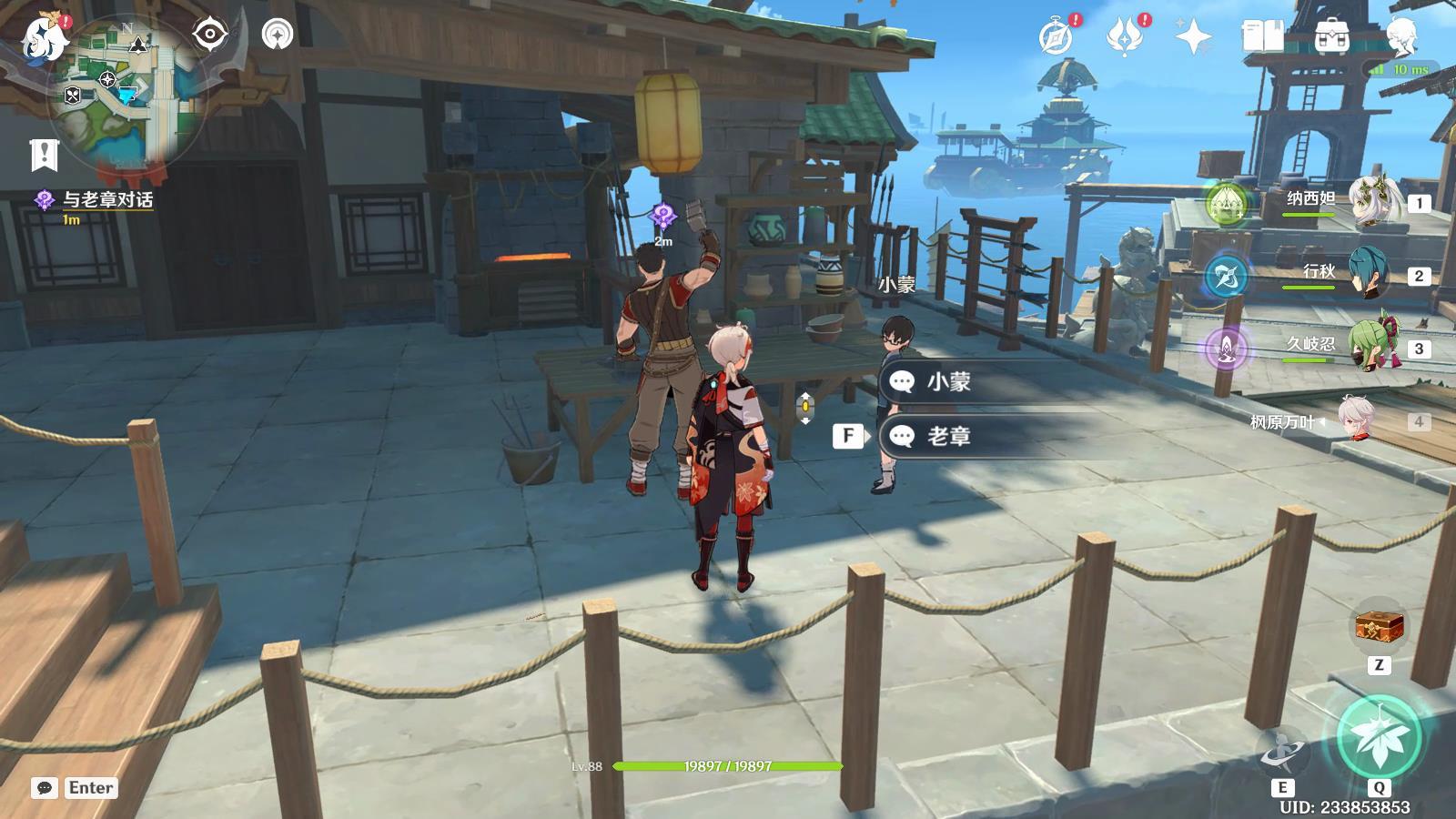The height and width of the screenshot is (819, 1456).
Task: Open the battle pass icon
Action: pyautogui.click(x=1125, y=36)
